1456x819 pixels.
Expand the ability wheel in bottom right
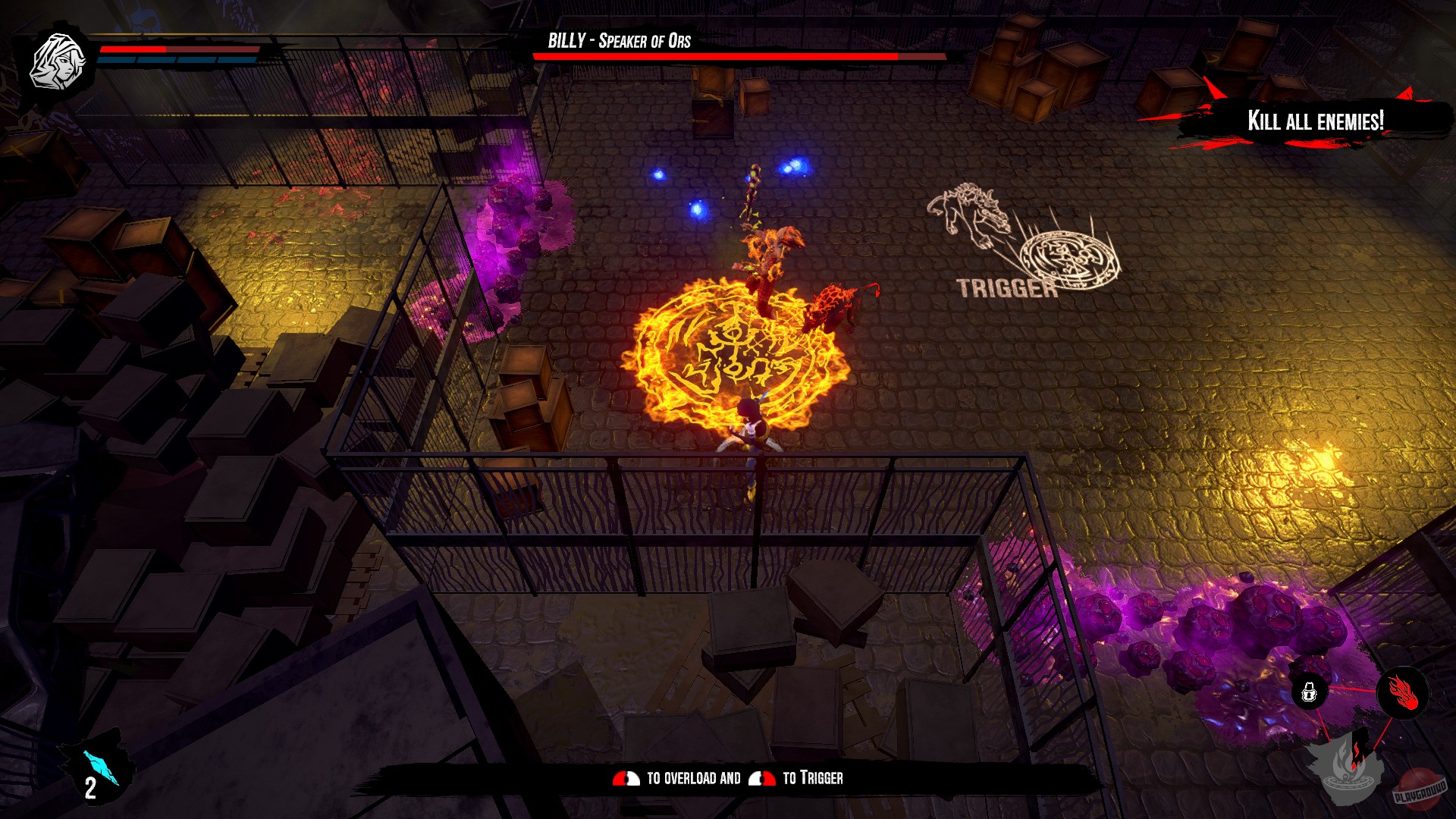click(1357, 728)
